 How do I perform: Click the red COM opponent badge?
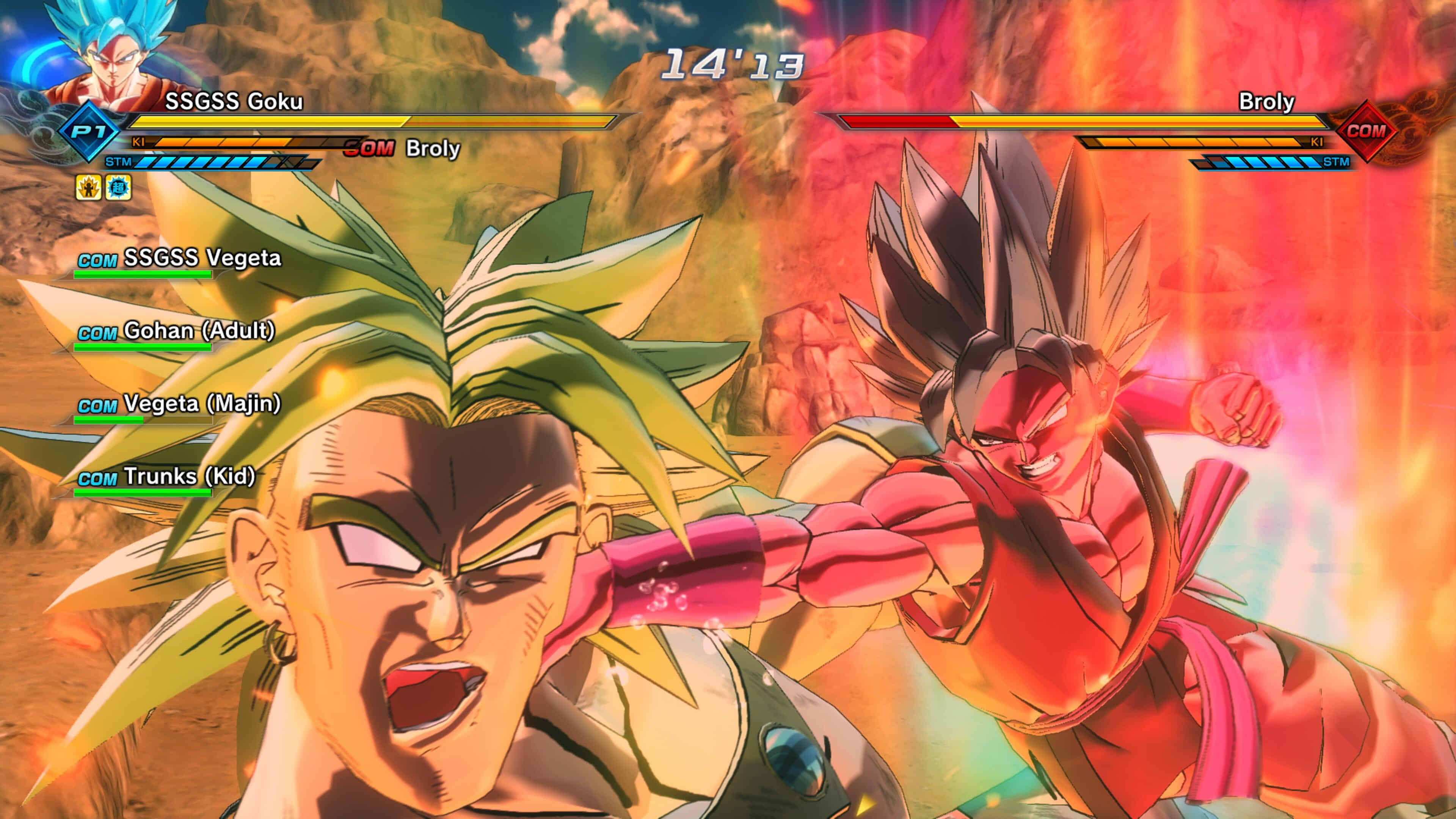pyautogui.click(x=1365, y=131)
